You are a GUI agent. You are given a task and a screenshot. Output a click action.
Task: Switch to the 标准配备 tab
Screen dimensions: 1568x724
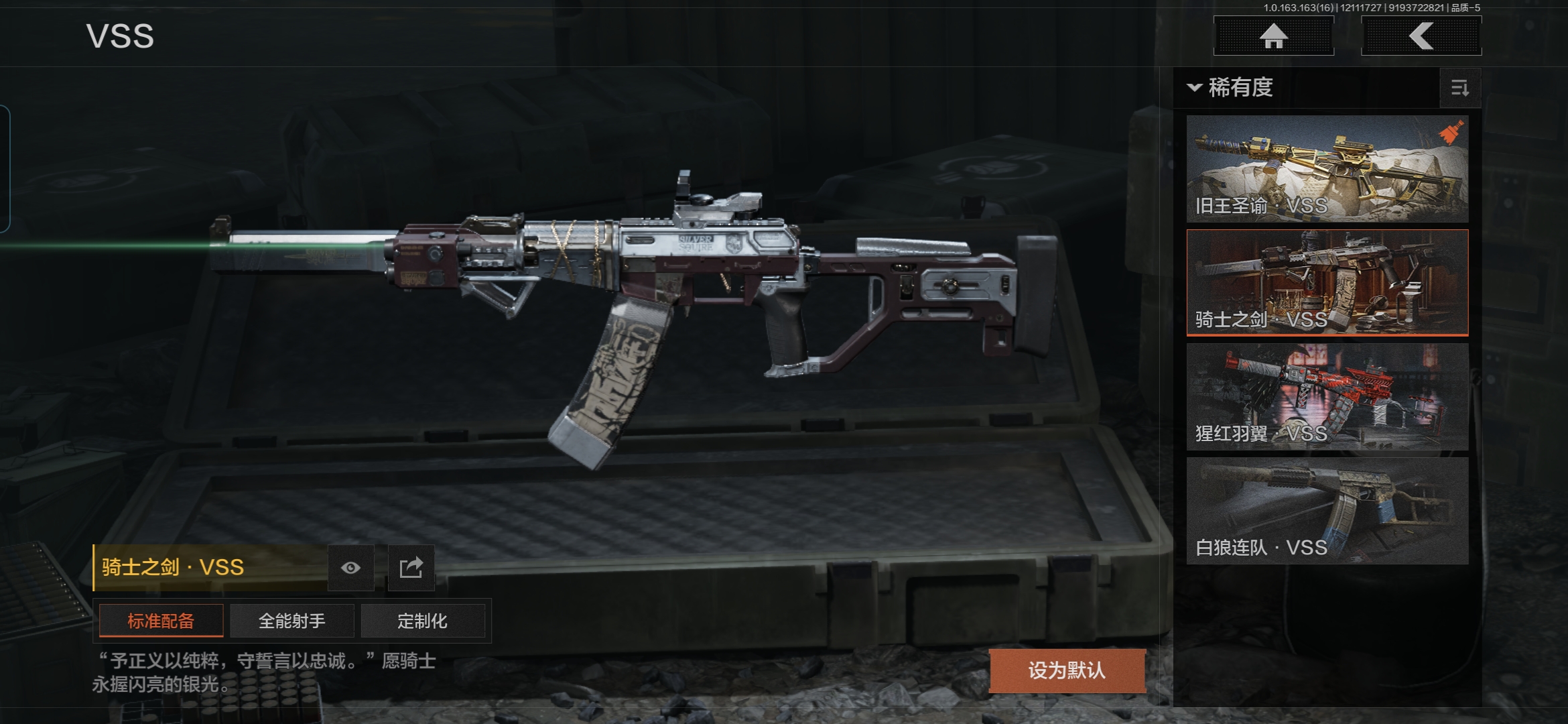(161, 621)
